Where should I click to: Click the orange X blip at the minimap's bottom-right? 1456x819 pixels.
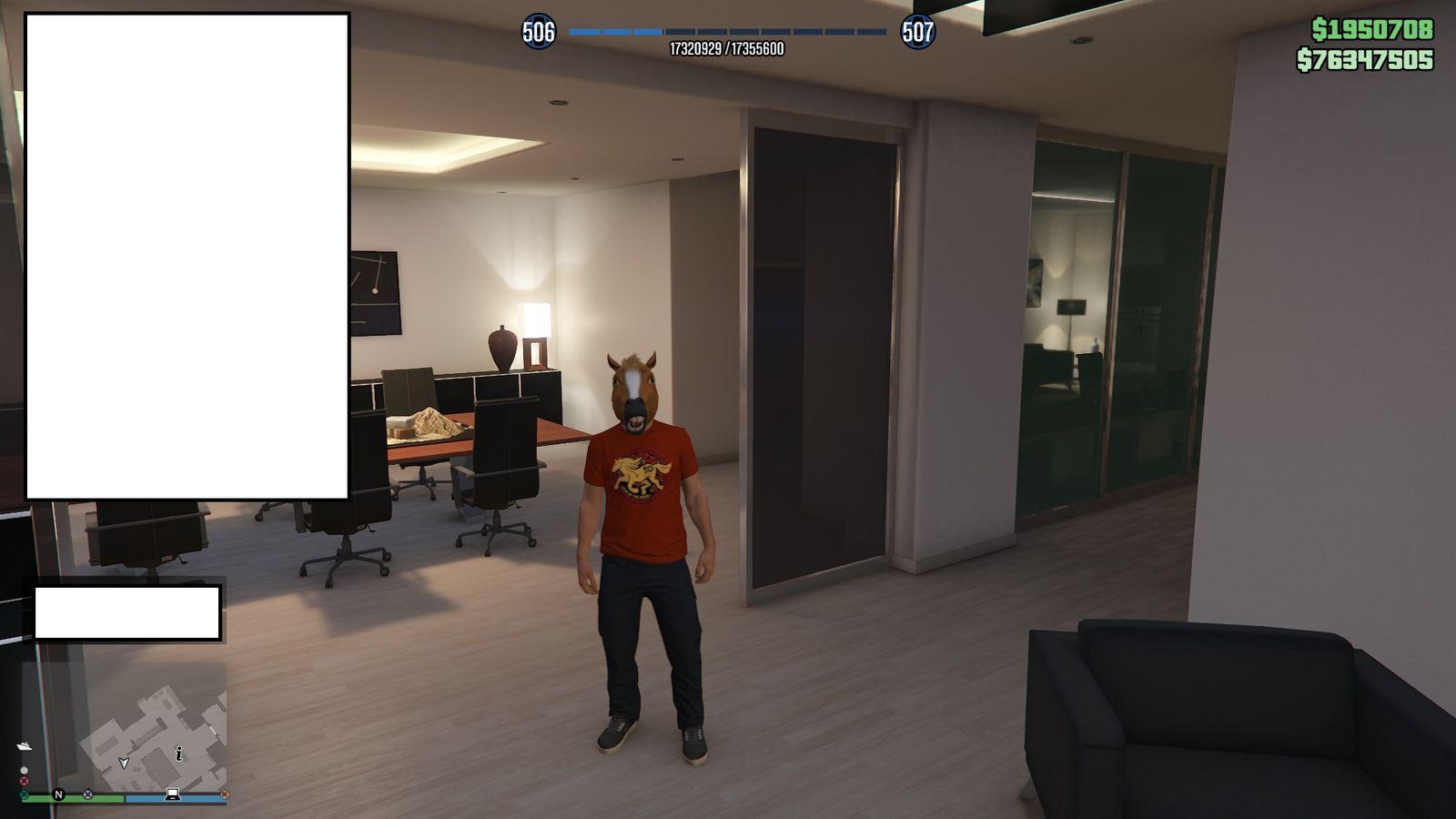coord(225,794)
